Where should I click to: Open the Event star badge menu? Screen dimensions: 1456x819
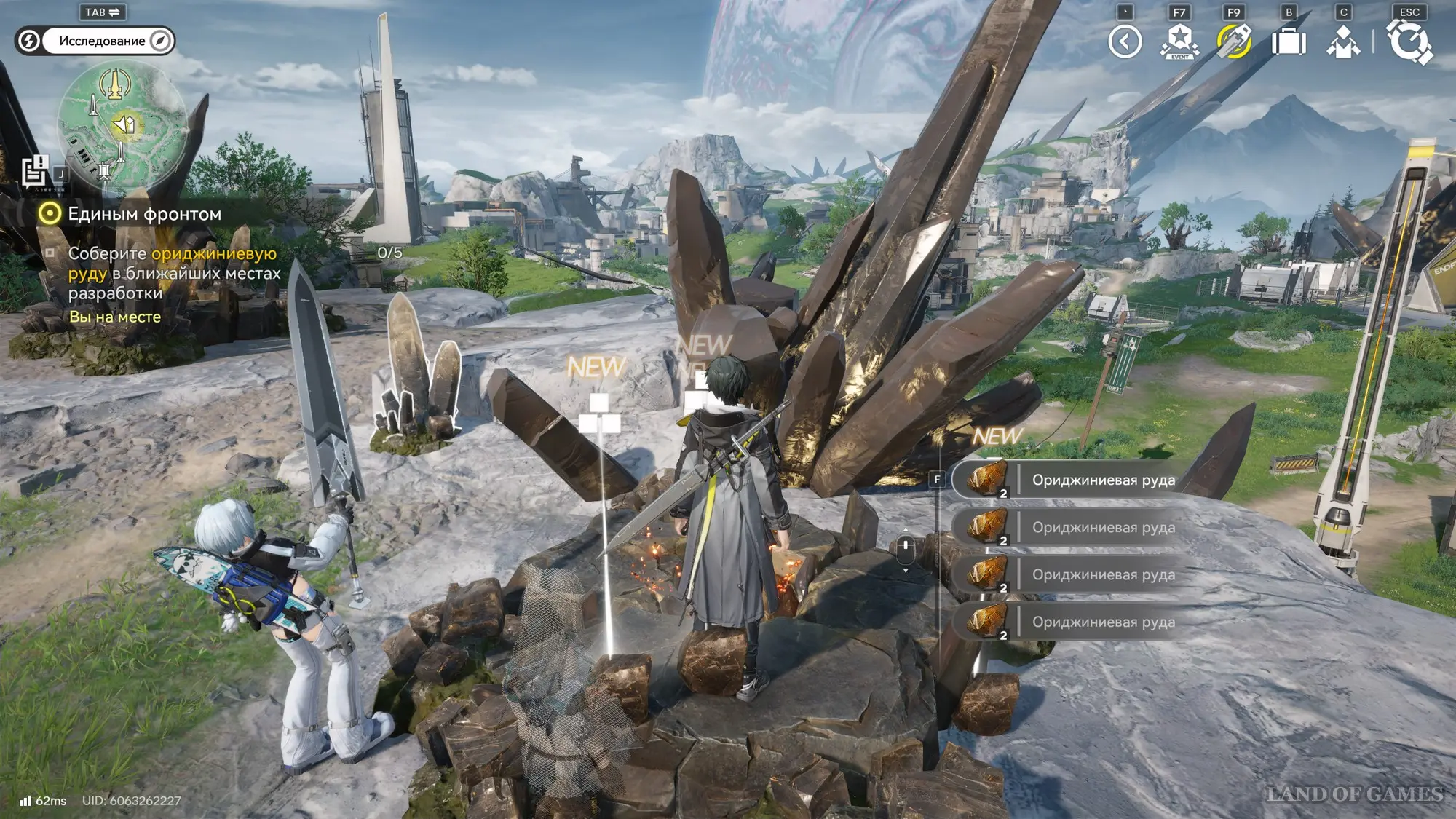click(x=1179, y=41)
